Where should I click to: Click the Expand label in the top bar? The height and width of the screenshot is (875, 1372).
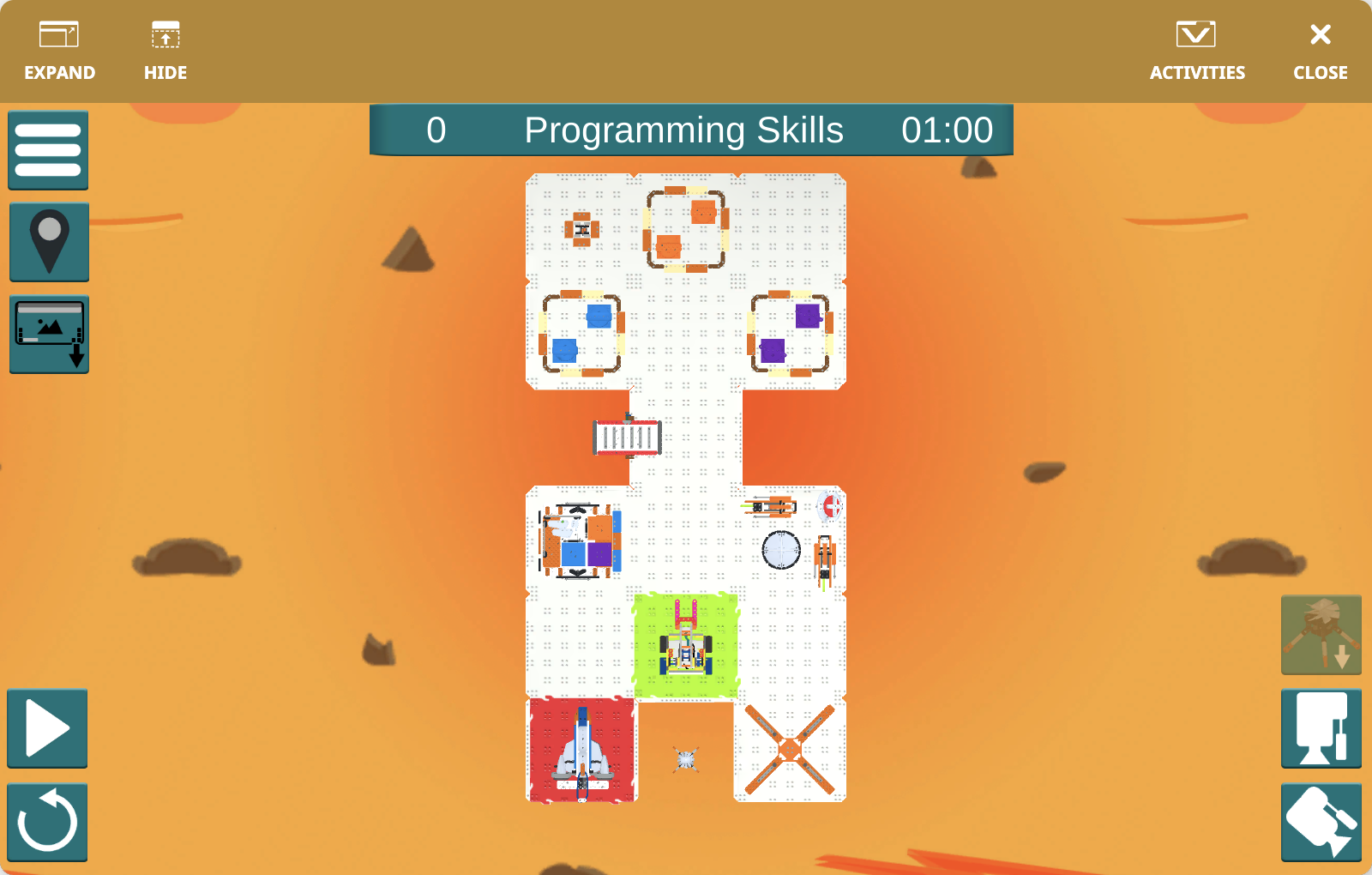(59, 73)
